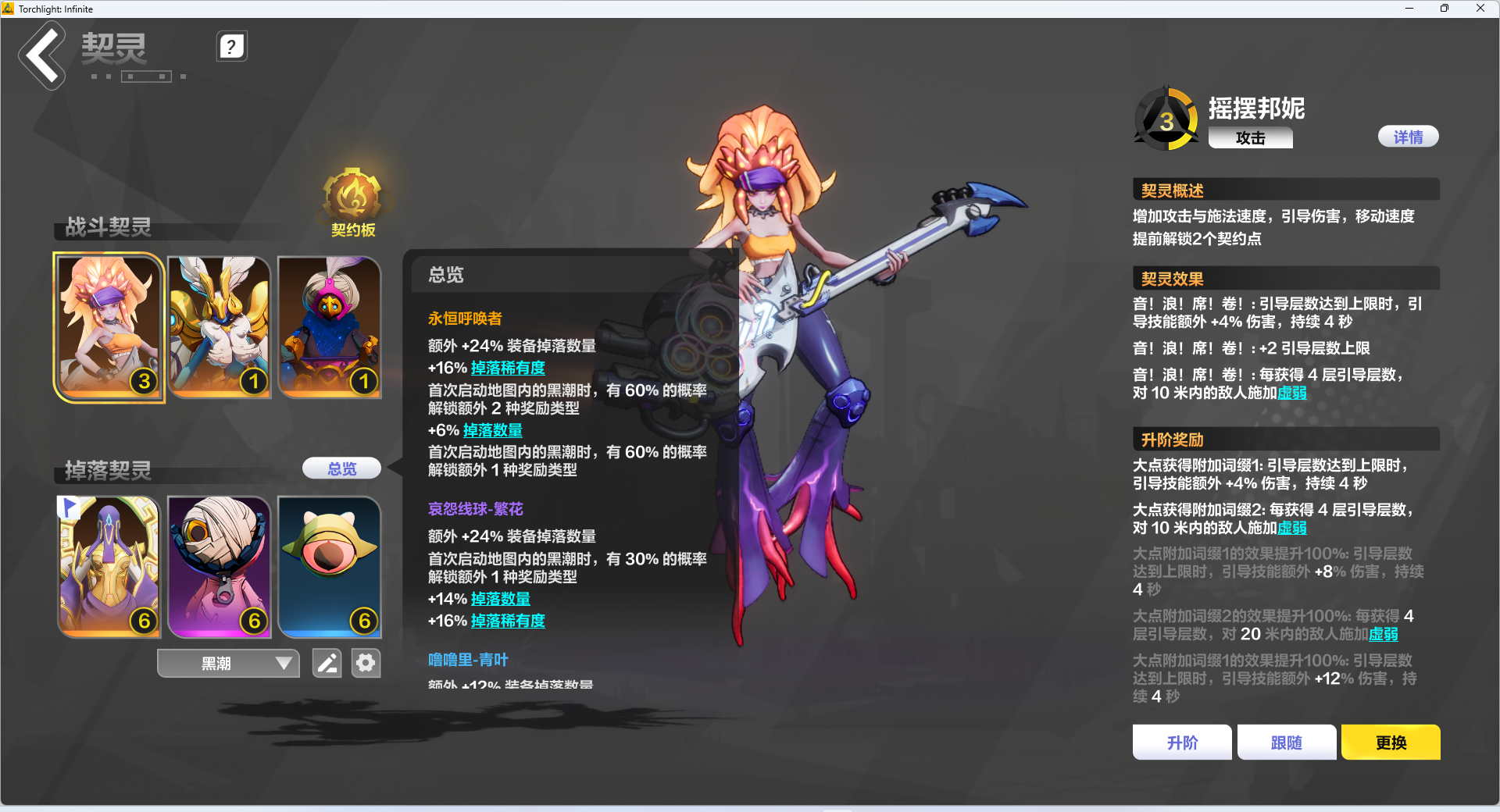Click the 跟随 follow button
The height and width of the screenshot is (812, 1500).
tap(1286, 742)
